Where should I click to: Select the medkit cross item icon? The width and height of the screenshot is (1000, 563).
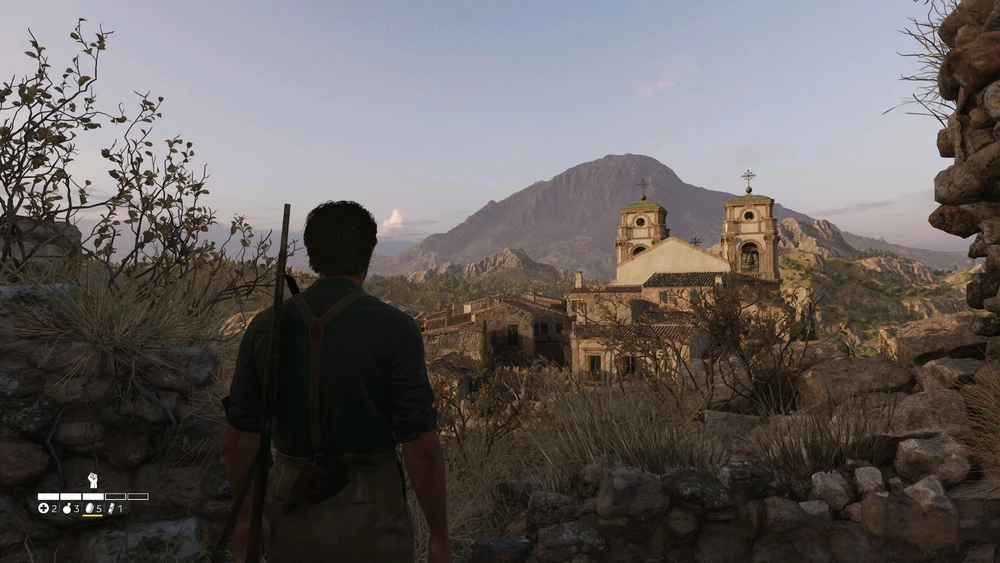[43, 508]
